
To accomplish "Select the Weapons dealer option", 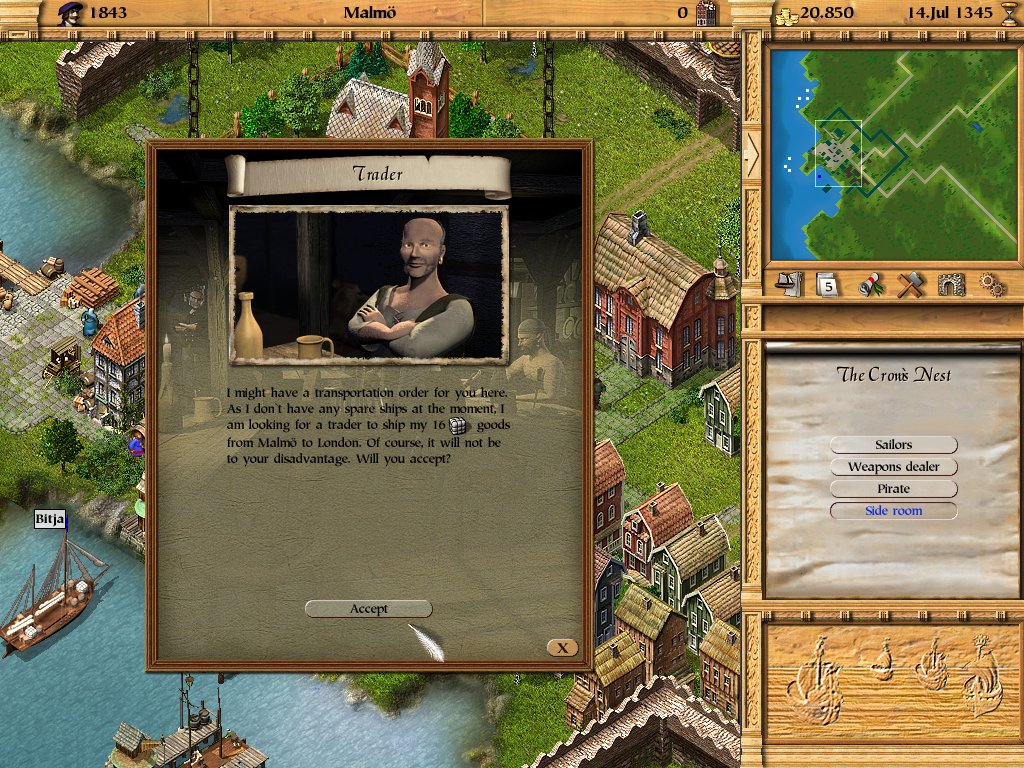I will click(x=893, y=467).
